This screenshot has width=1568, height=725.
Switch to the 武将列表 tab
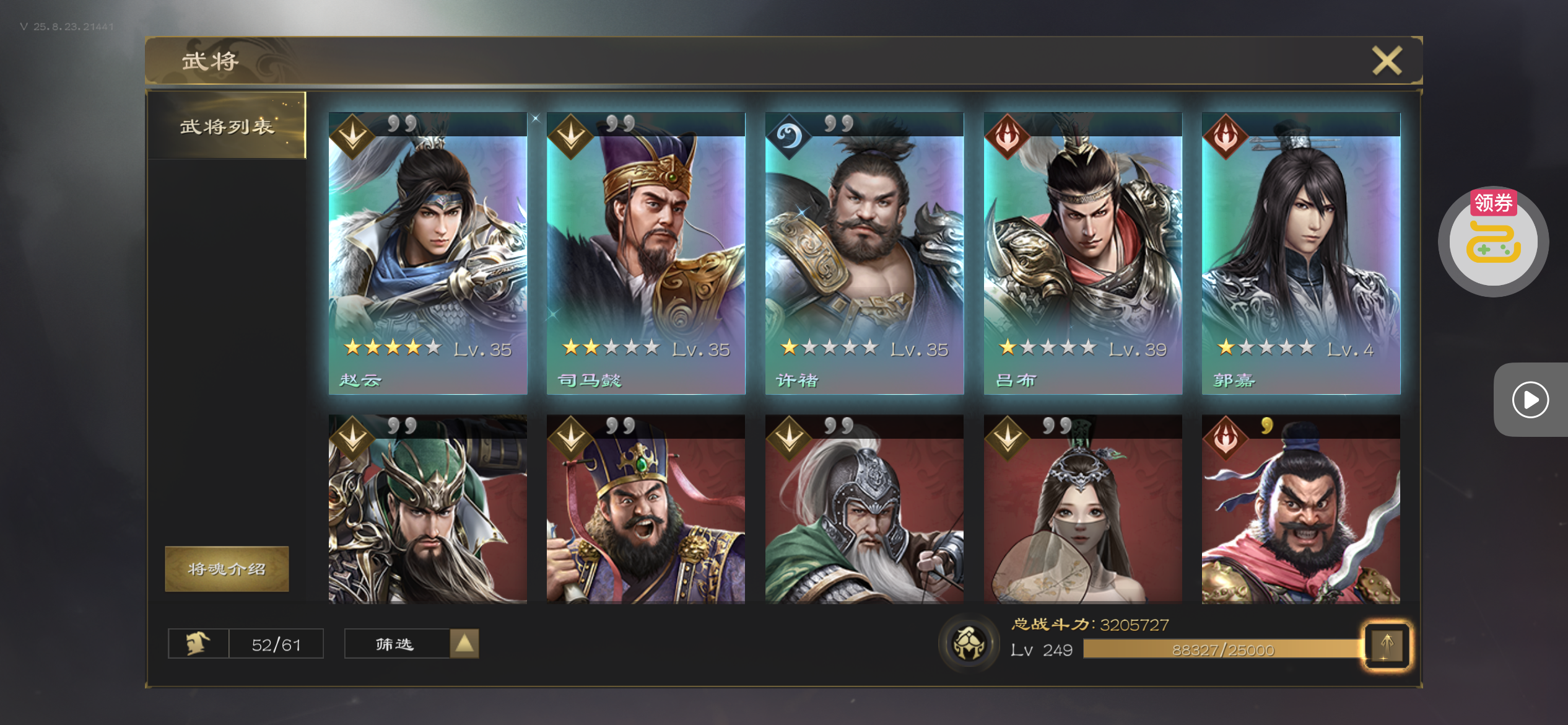(227, 126)
